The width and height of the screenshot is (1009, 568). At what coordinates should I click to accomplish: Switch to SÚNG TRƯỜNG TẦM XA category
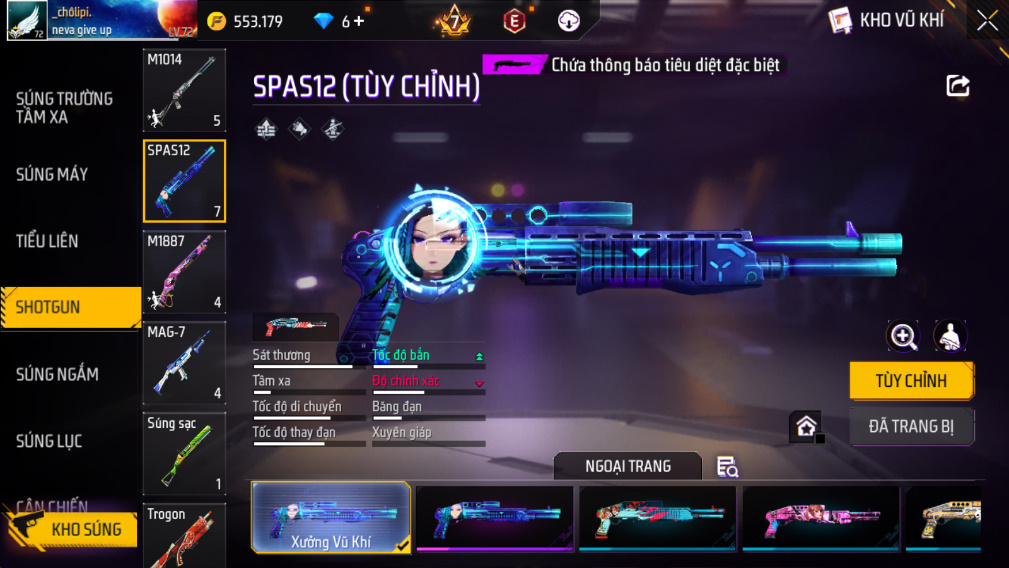[x=64, y=108]
